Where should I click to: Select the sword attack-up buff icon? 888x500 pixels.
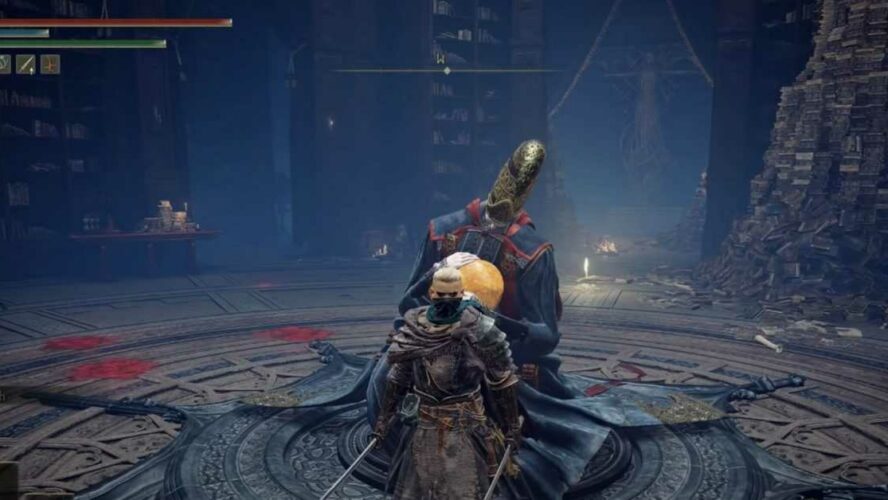pyautogui.click(x=27, y=64)
